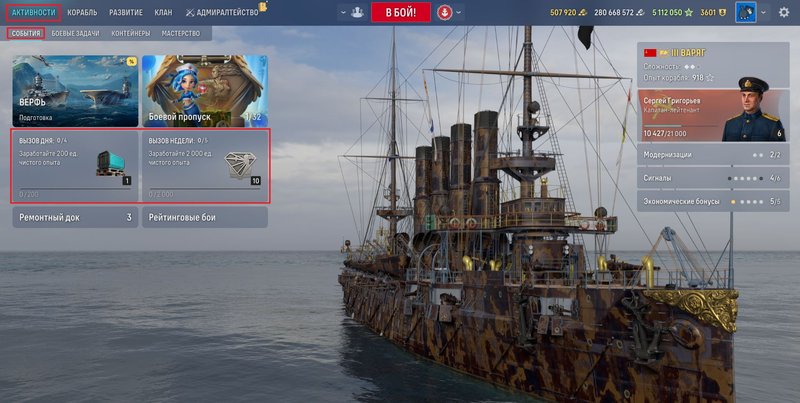Switch to the СОБЫТИЯ tab
This screenshot has width=800, height=403.
[26, 33]
